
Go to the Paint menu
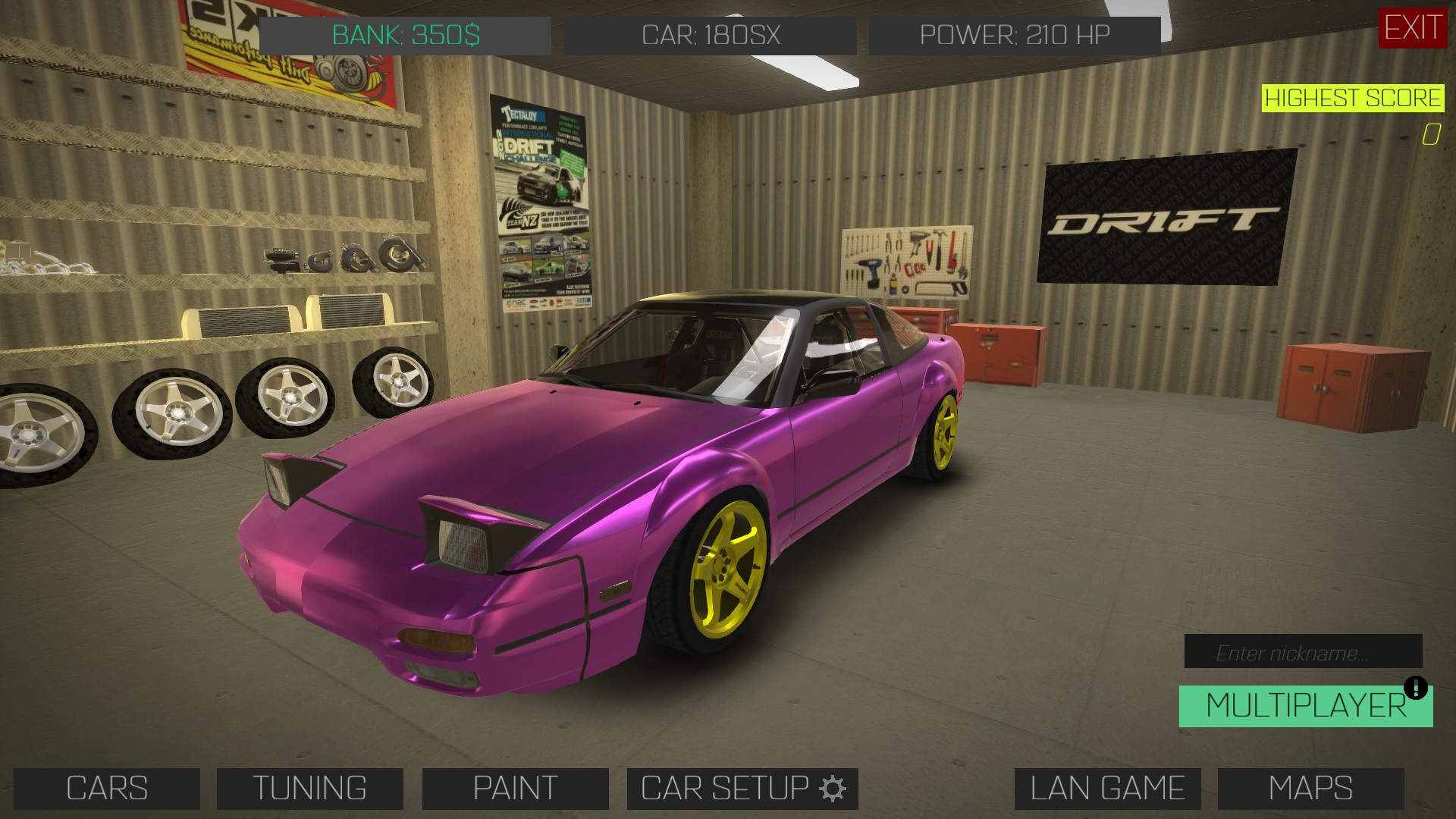[515, 789]
